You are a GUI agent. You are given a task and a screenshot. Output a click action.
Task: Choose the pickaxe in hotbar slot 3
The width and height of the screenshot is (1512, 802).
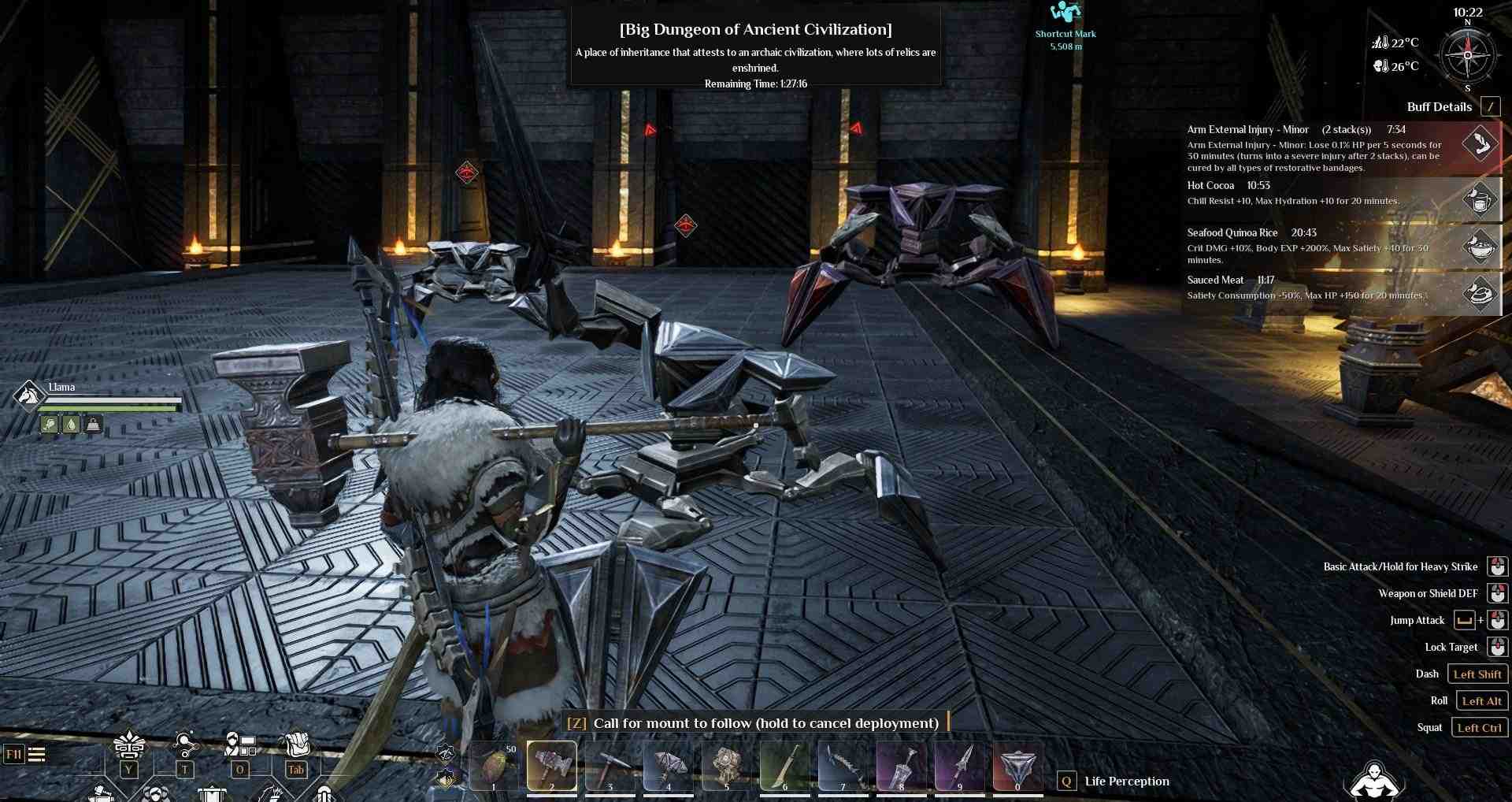(x=610, y=765)
